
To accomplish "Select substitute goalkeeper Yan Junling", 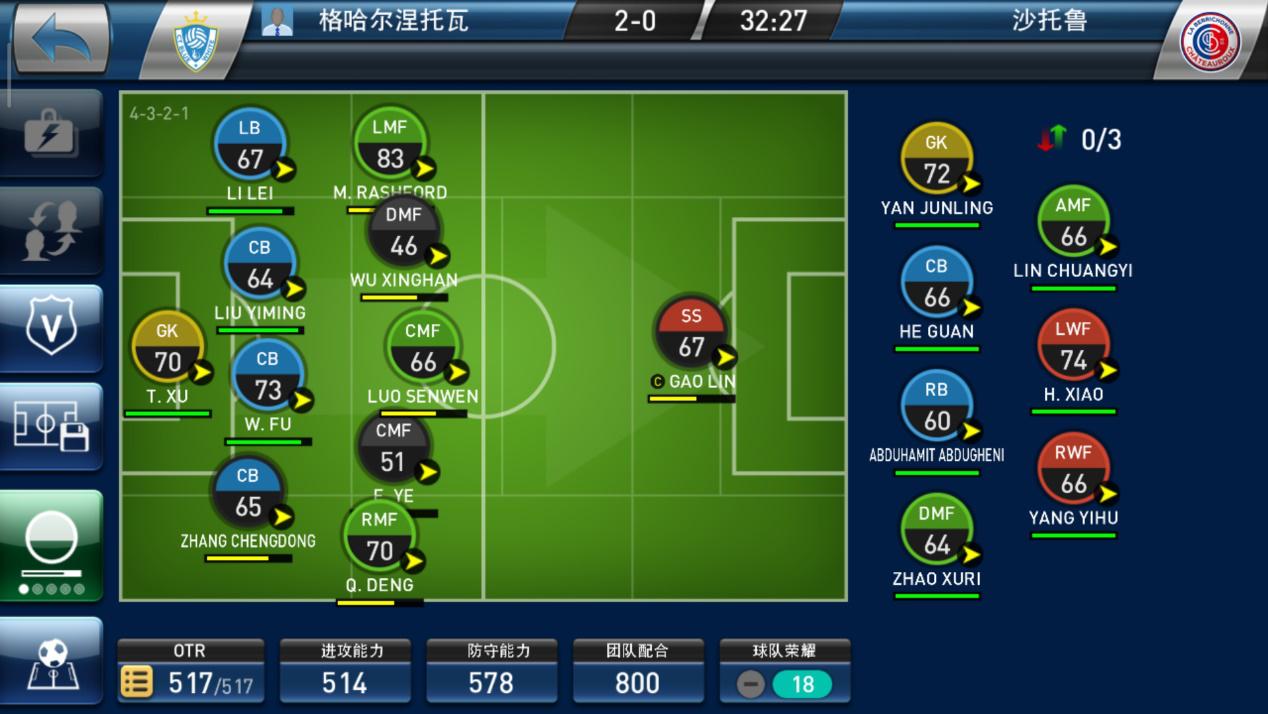I will (937, 162).
